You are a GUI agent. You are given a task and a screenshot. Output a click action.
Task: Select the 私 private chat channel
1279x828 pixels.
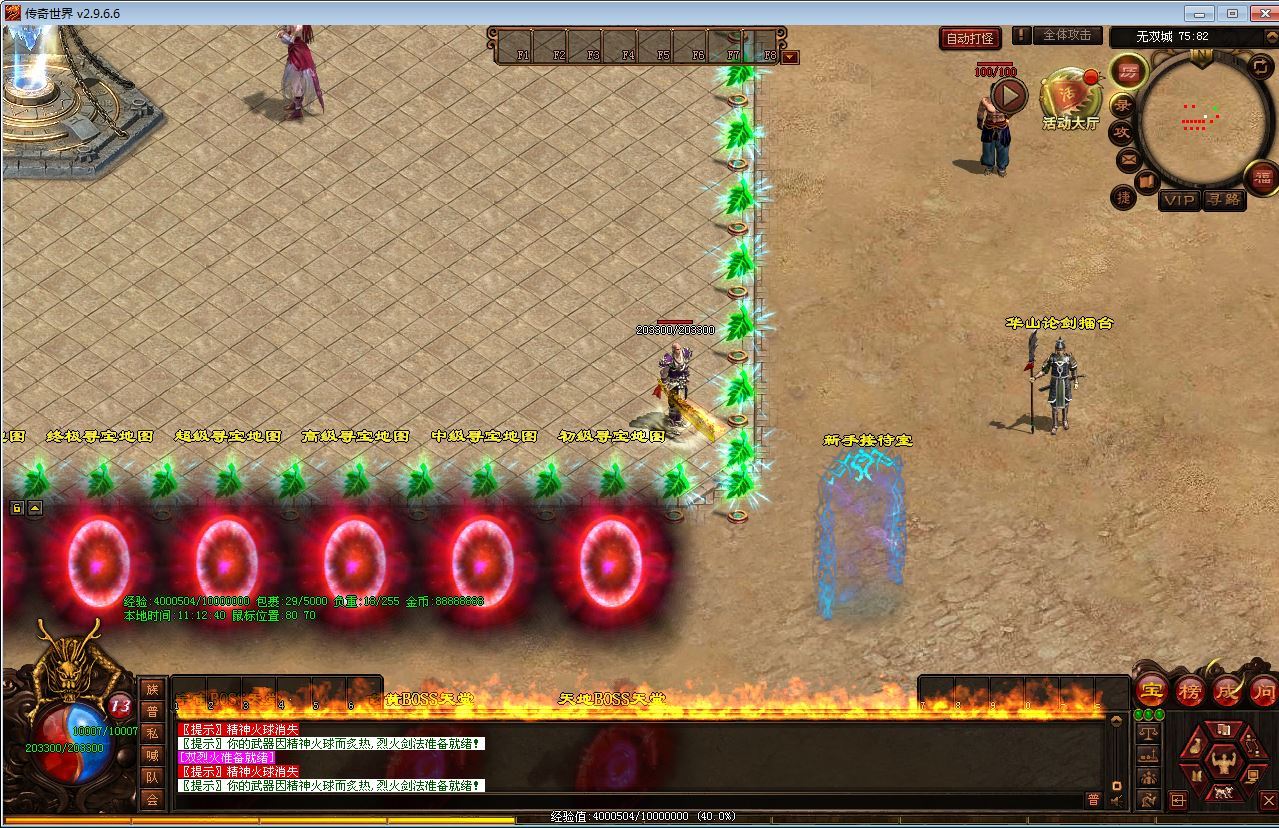click(x=152, y=733)
